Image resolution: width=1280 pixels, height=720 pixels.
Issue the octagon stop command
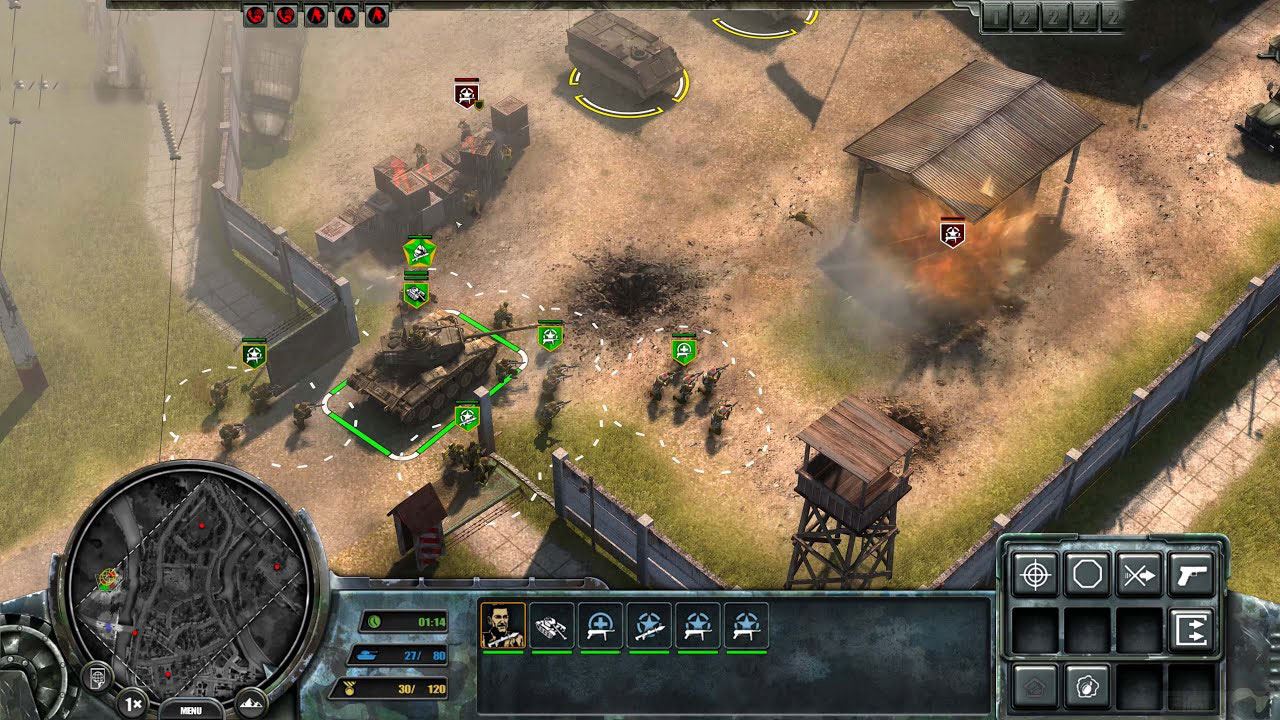(1087, 575)
